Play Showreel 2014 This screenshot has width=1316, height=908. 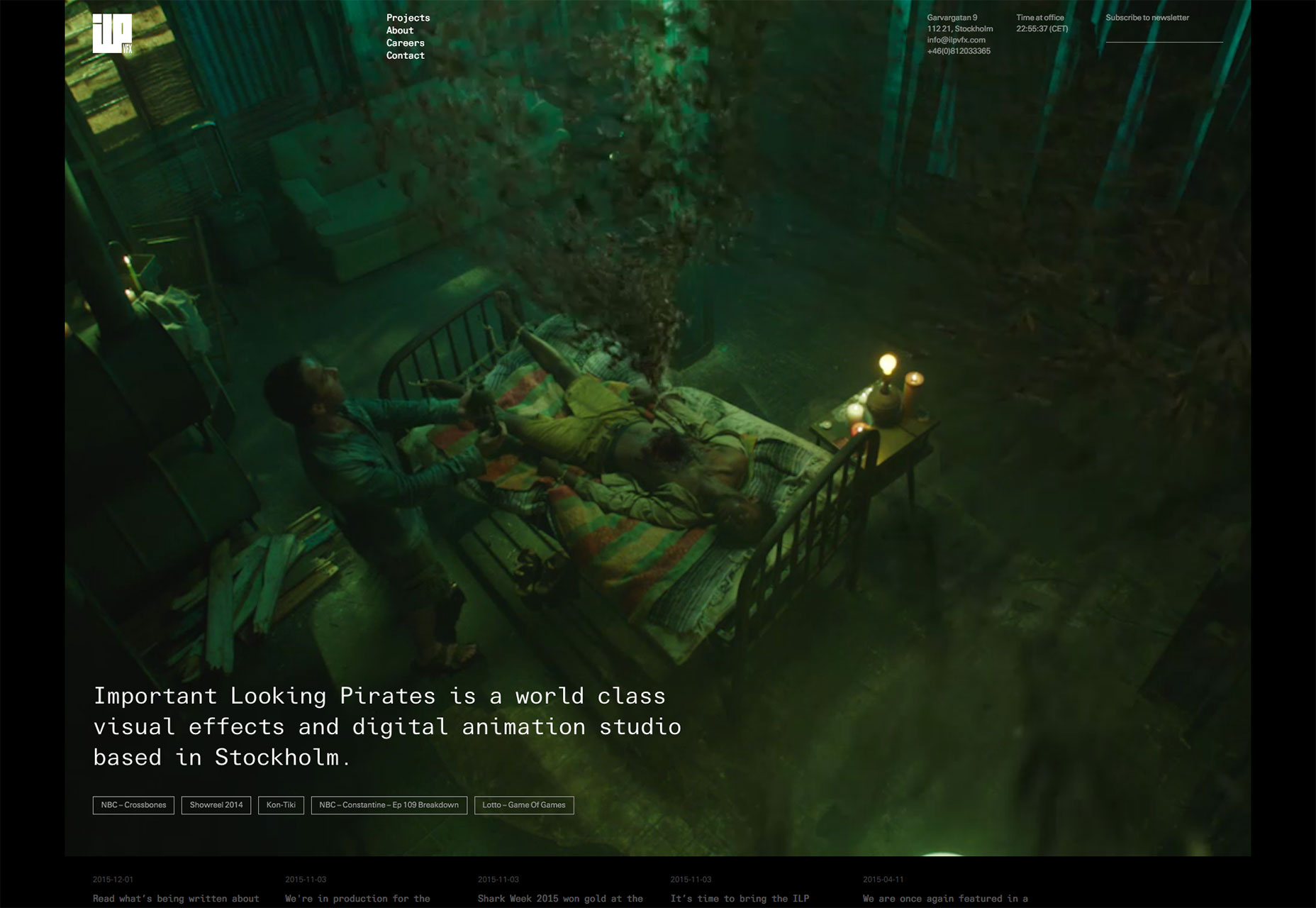coord(216,805)
